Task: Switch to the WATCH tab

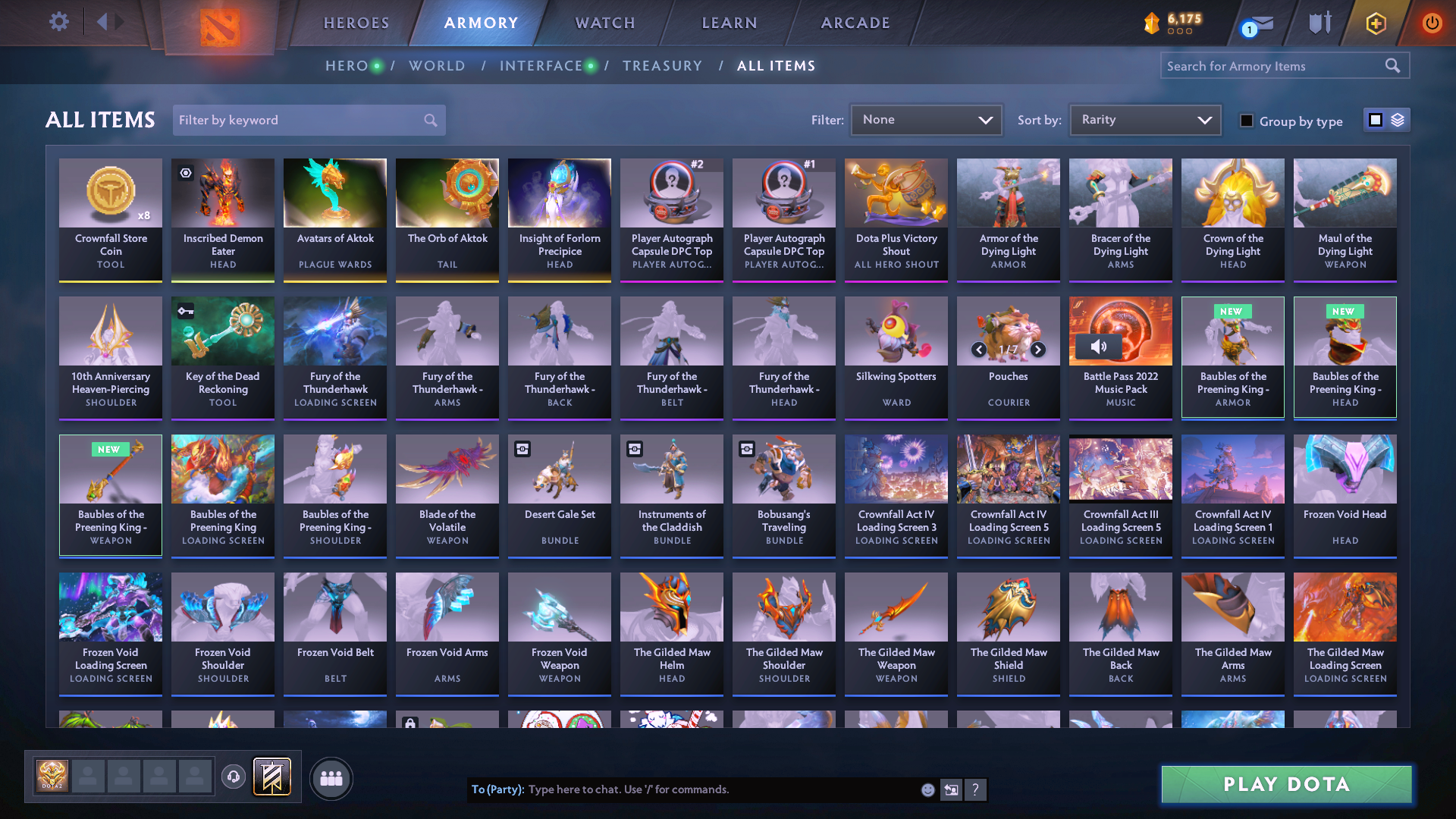Action: 603,23
